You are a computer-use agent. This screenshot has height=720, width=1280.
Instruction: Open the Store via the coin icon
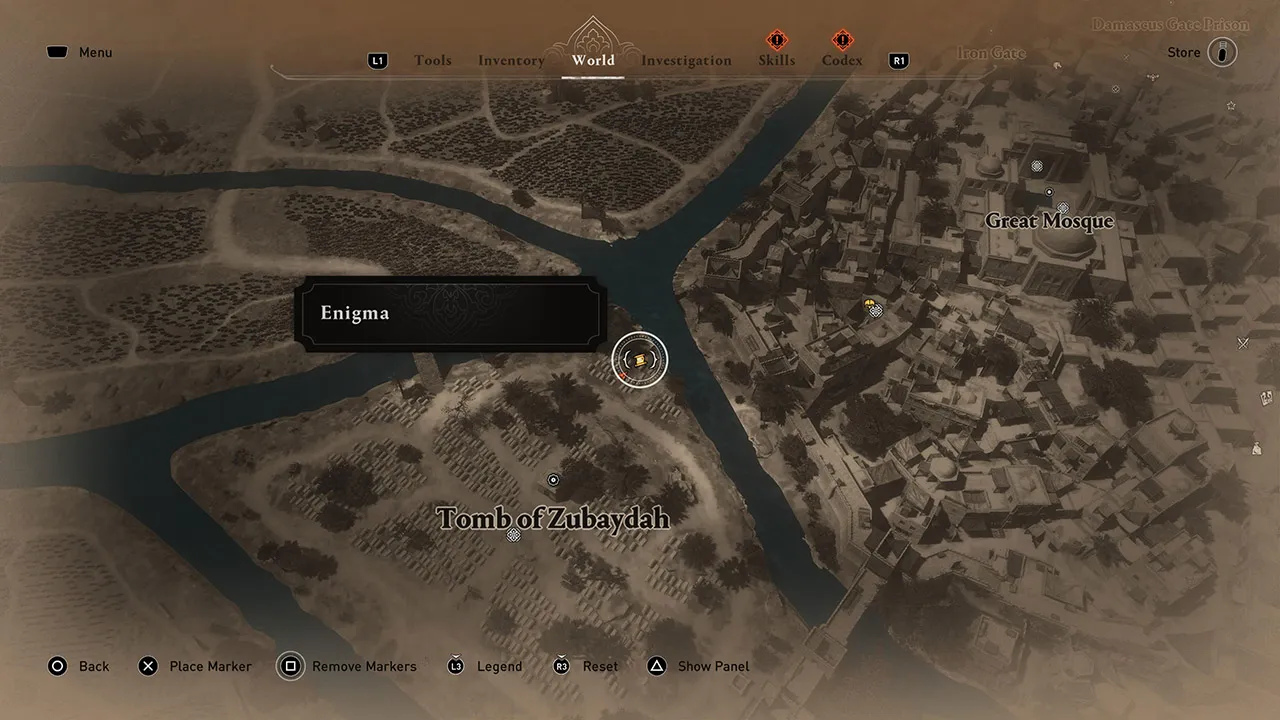pyautogui.click(x=1222, y=52)
